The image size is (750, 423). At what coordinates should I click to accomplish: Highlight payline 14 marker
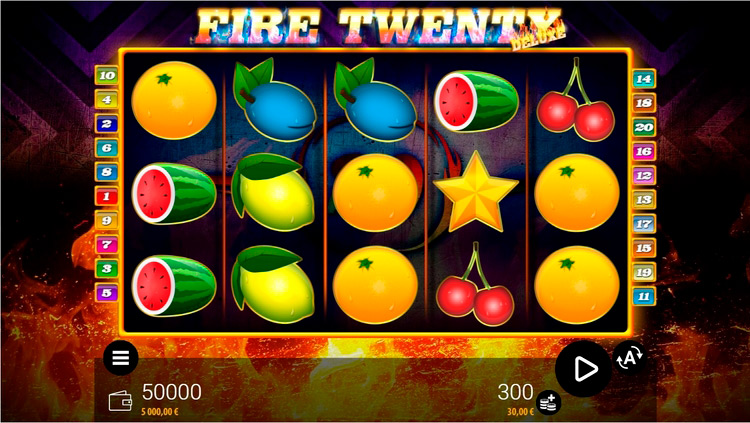[x=643, y=78]
